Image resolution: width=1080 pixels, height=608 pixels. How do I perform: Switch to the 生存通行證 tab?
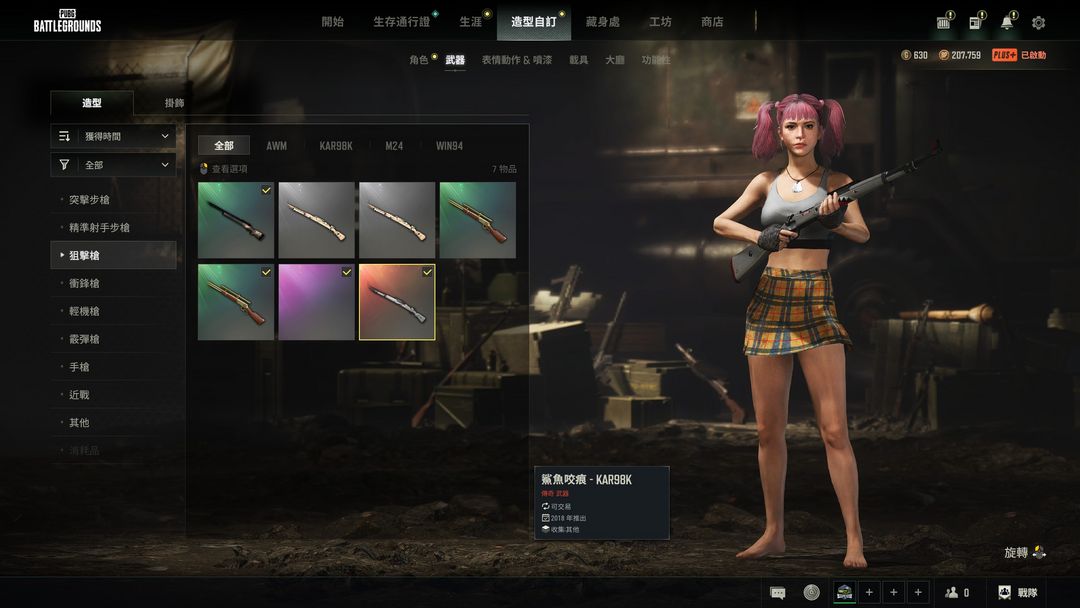401,22
